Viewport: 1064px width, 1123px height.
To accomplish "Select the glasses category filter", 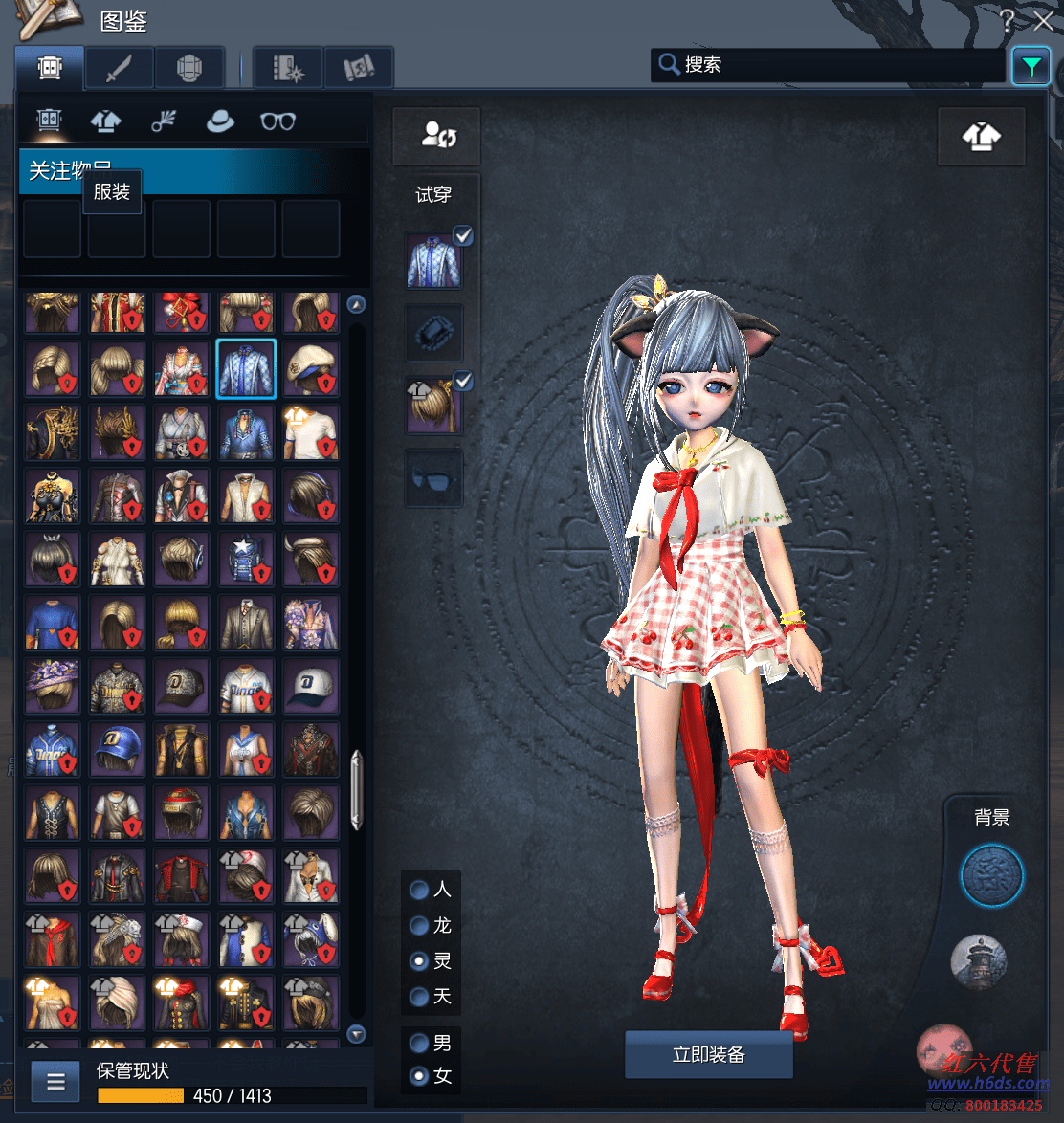I will pyautogui.click(x=277, y=121).
